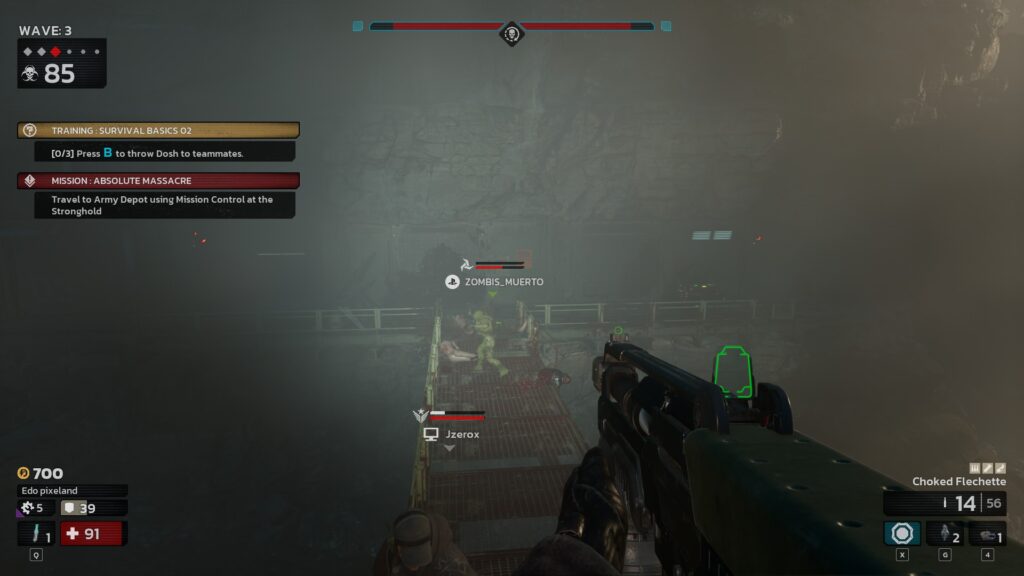Select the grenade slot with 2 remaining
Viewport: 1024px width, 576px height.
tap(945, 533)
